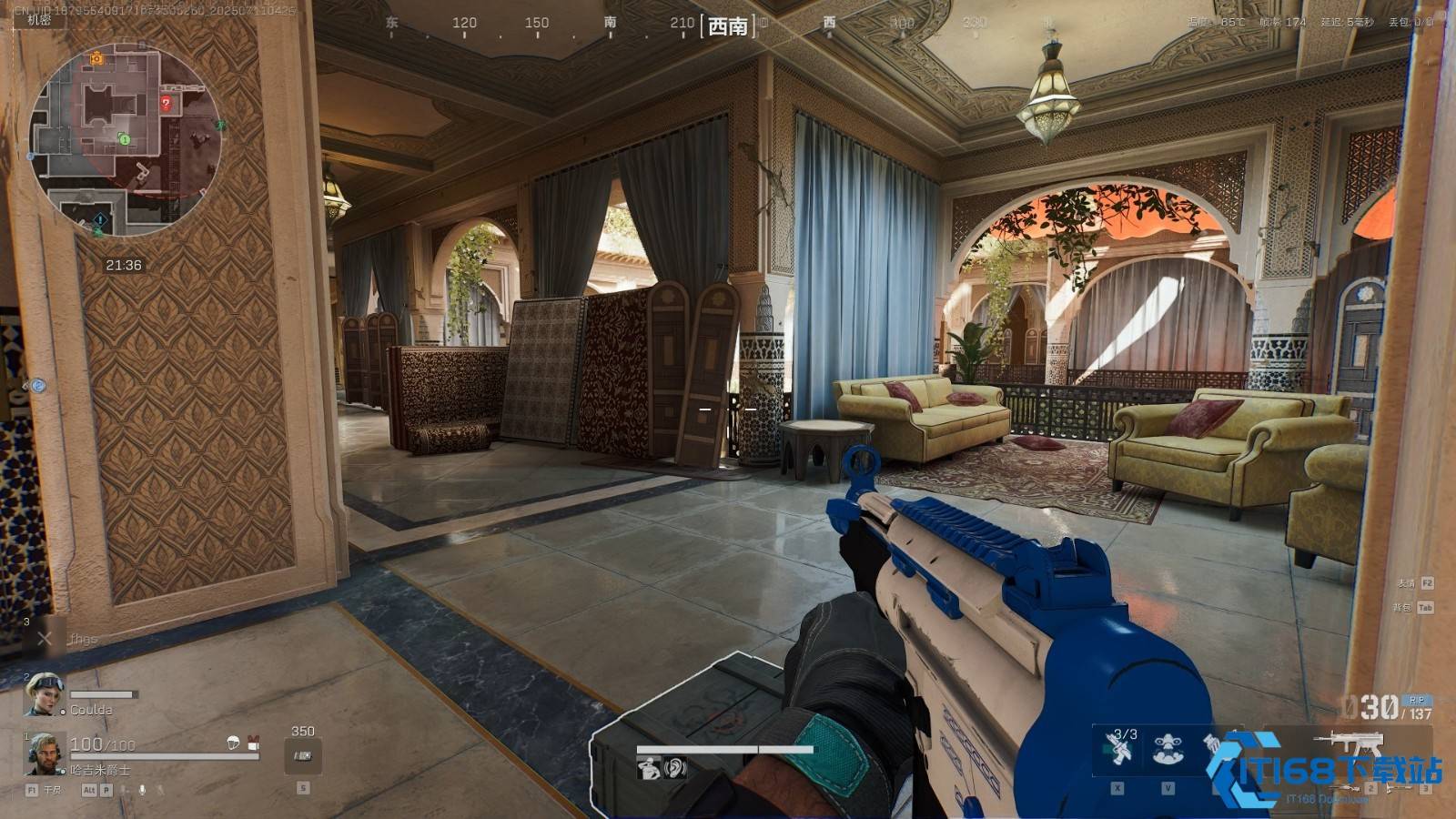1456x819 pixels.
Task: Click the orange camera marker on minimap
Action: [96, 59]
